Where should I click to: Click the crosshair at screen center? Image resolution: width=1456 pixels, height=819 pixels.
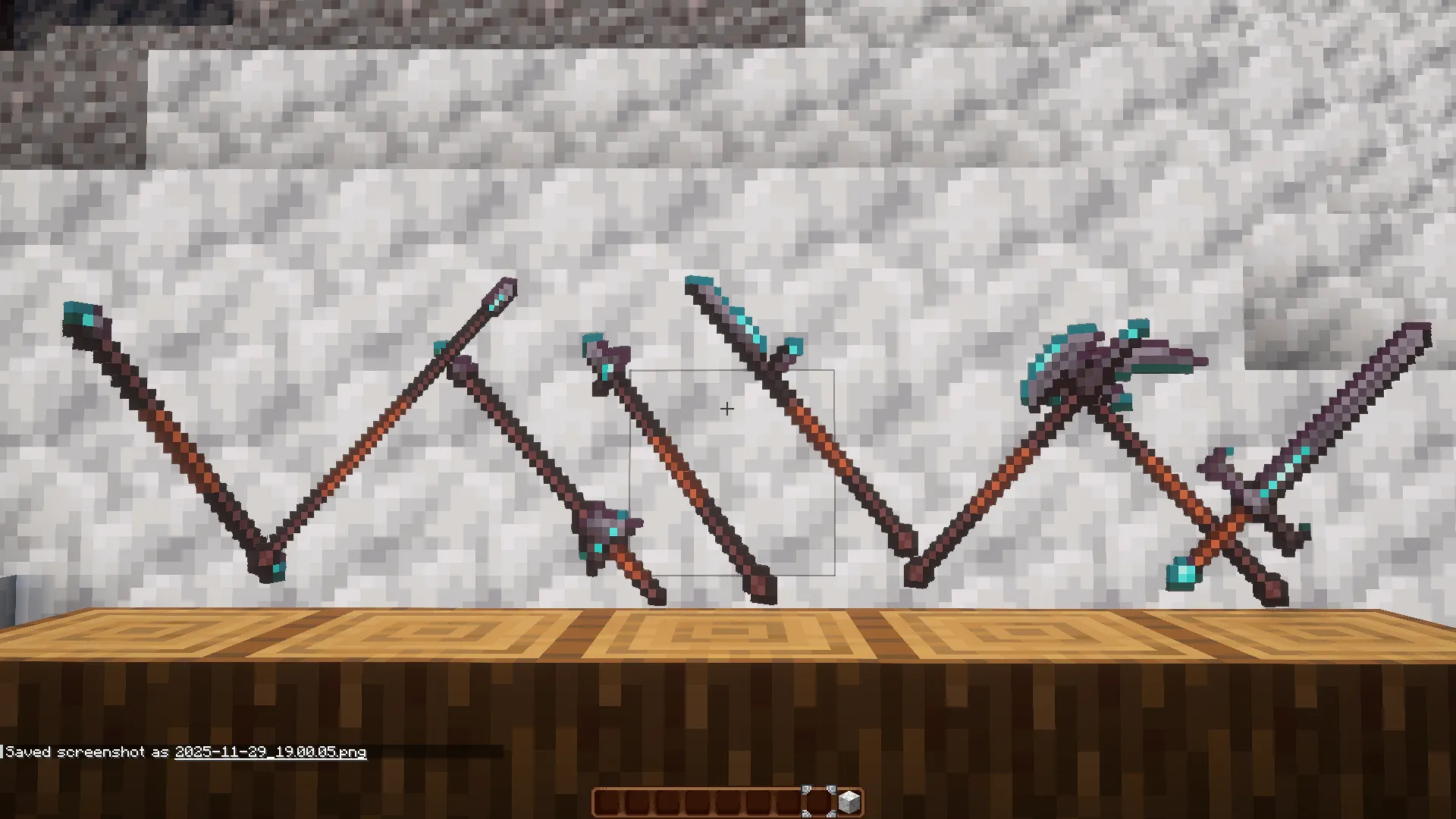(726, 409)
